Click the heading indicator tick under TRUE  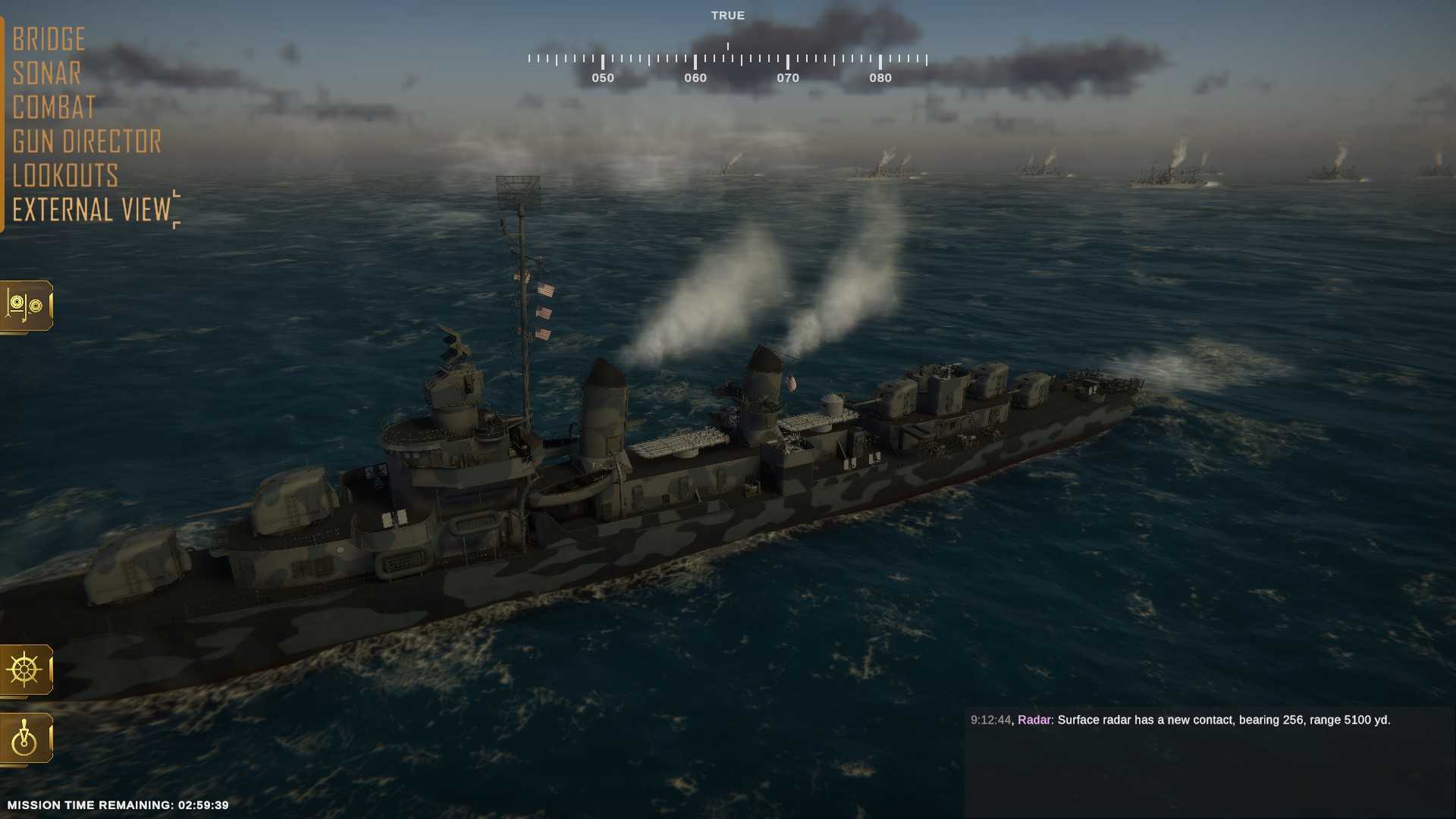(728, 45)
